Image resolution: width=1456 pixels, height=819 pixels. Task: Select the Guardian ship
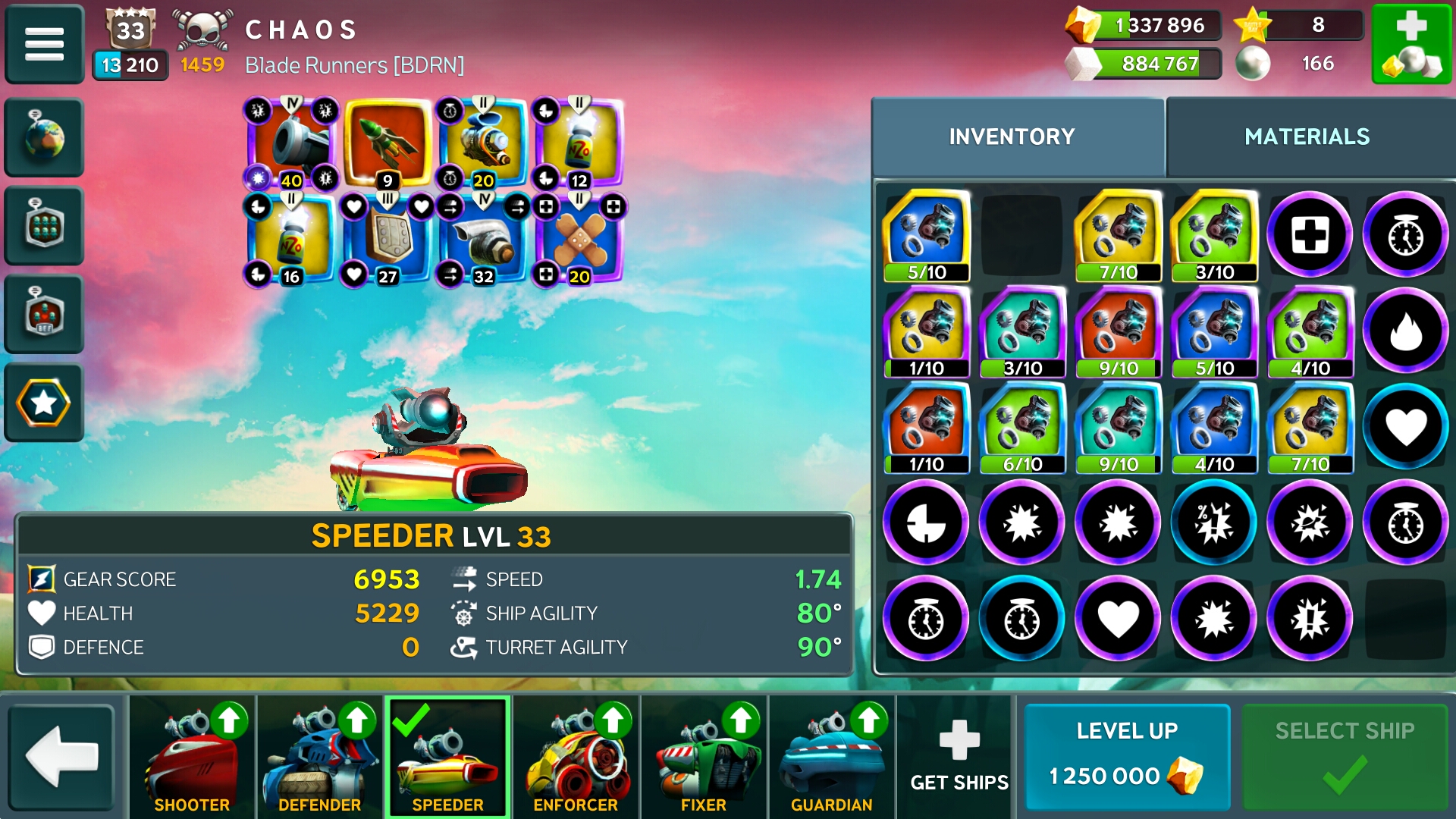[831, 757]
